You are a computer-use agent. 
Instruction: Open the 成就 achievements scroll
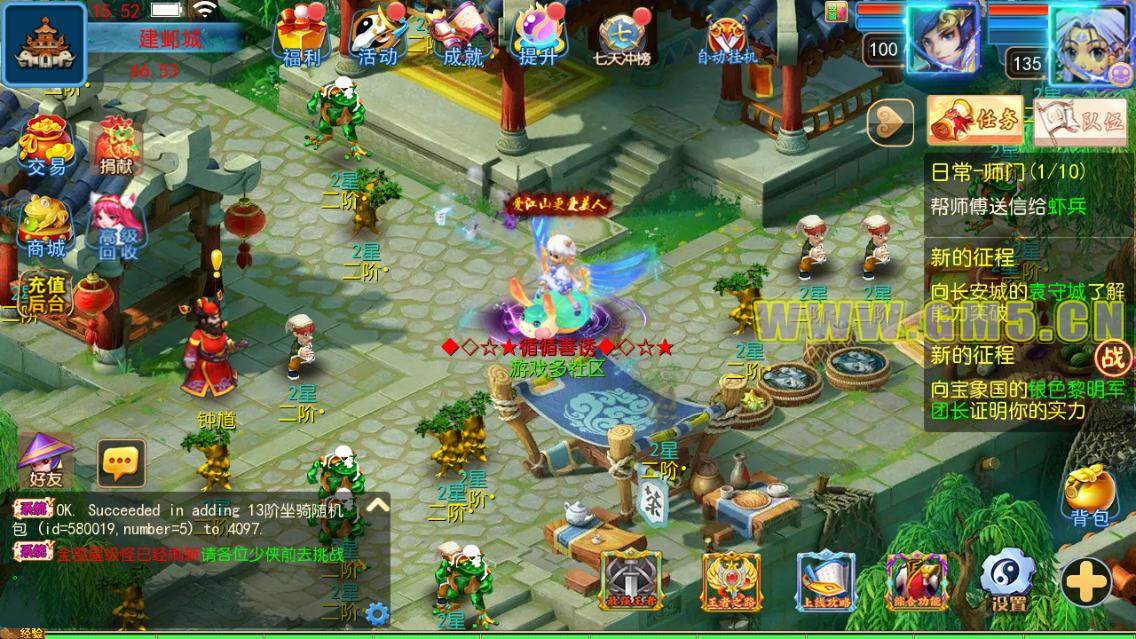[x=462, y=35]
